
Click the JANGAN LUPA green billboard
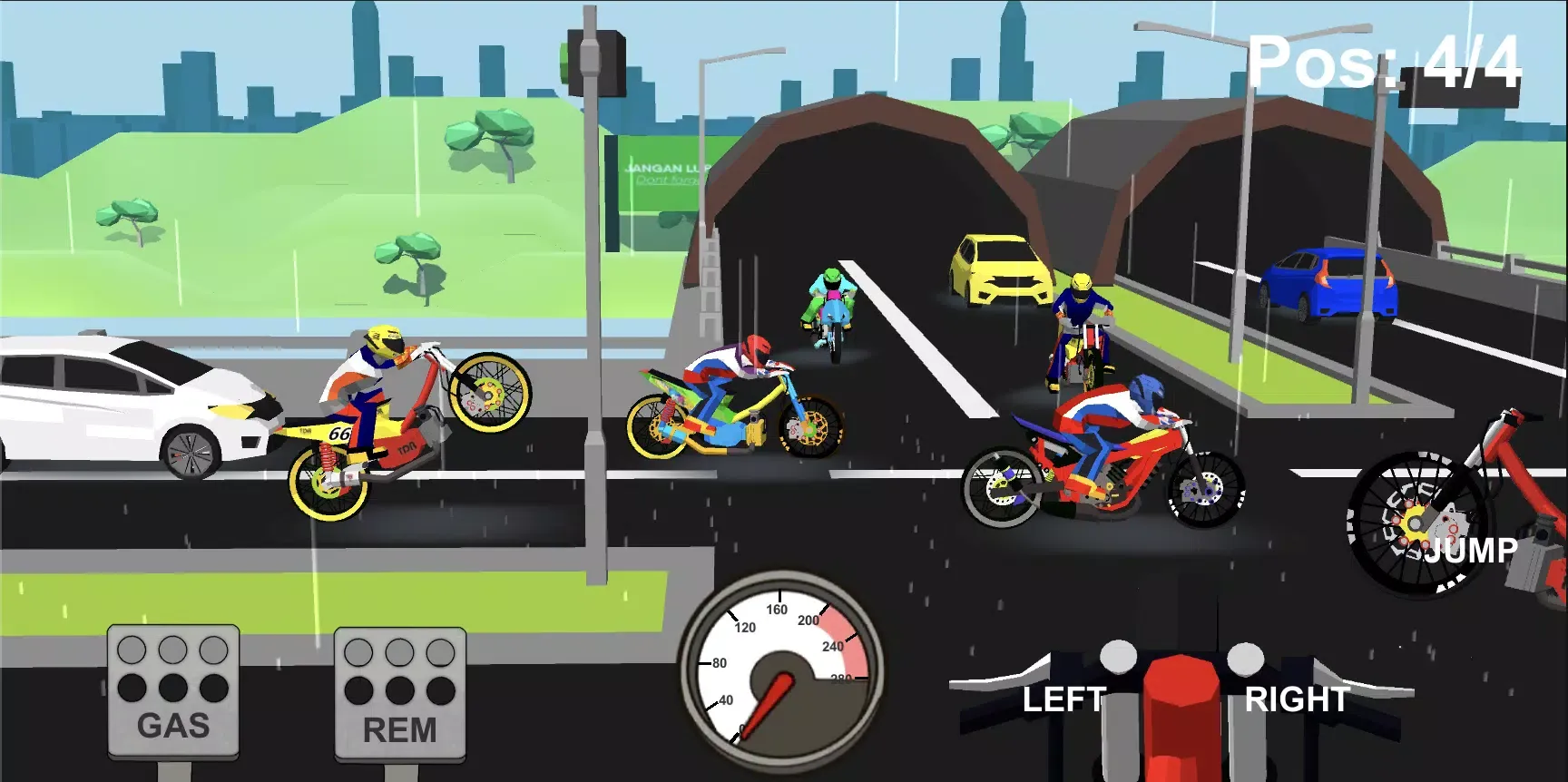(x=667, y=175)
